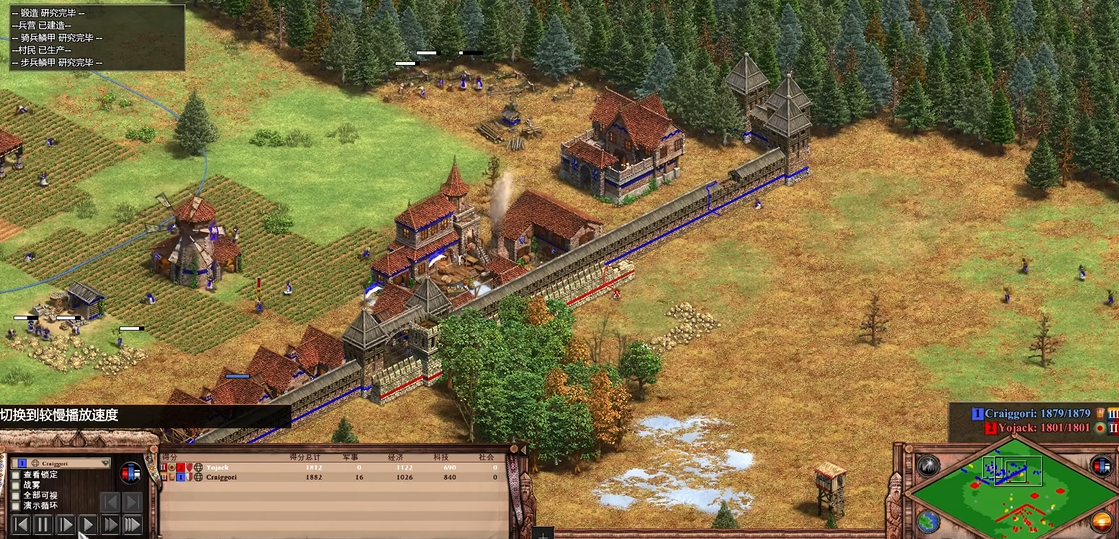The image size is (1119, 539).
Task: Sort by the 军事 military score column
Action: 351,457
